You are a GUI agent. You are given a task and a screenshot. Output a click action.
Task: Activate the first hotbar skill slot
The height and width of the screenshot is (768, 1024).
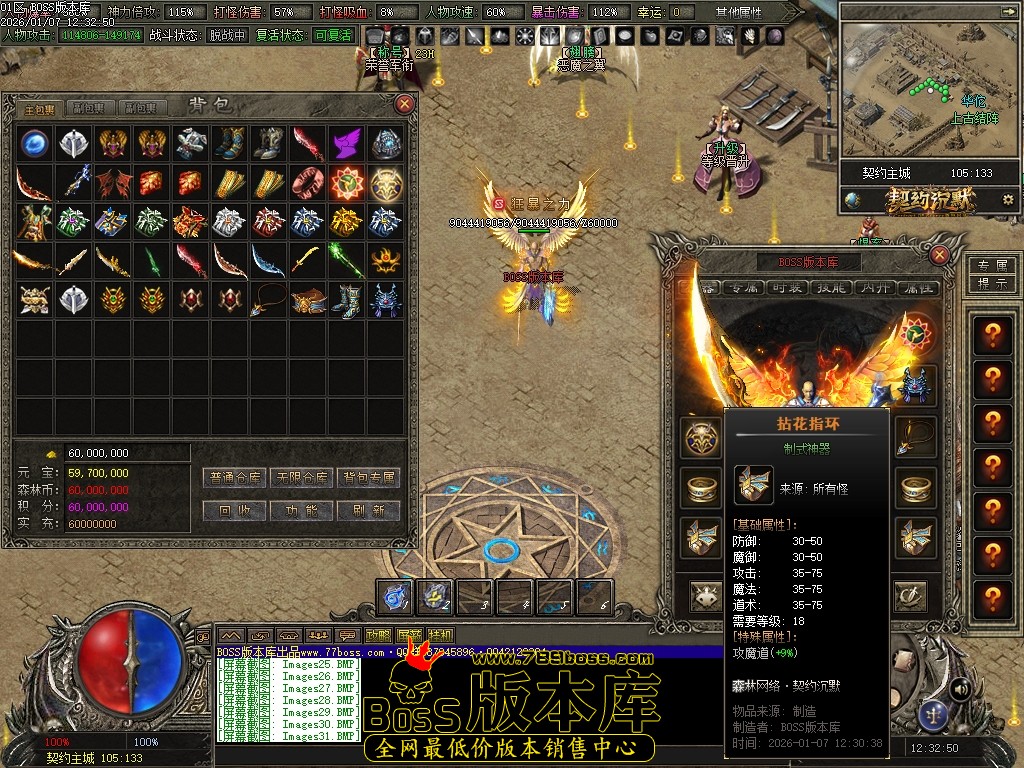[x=395, y=597]
